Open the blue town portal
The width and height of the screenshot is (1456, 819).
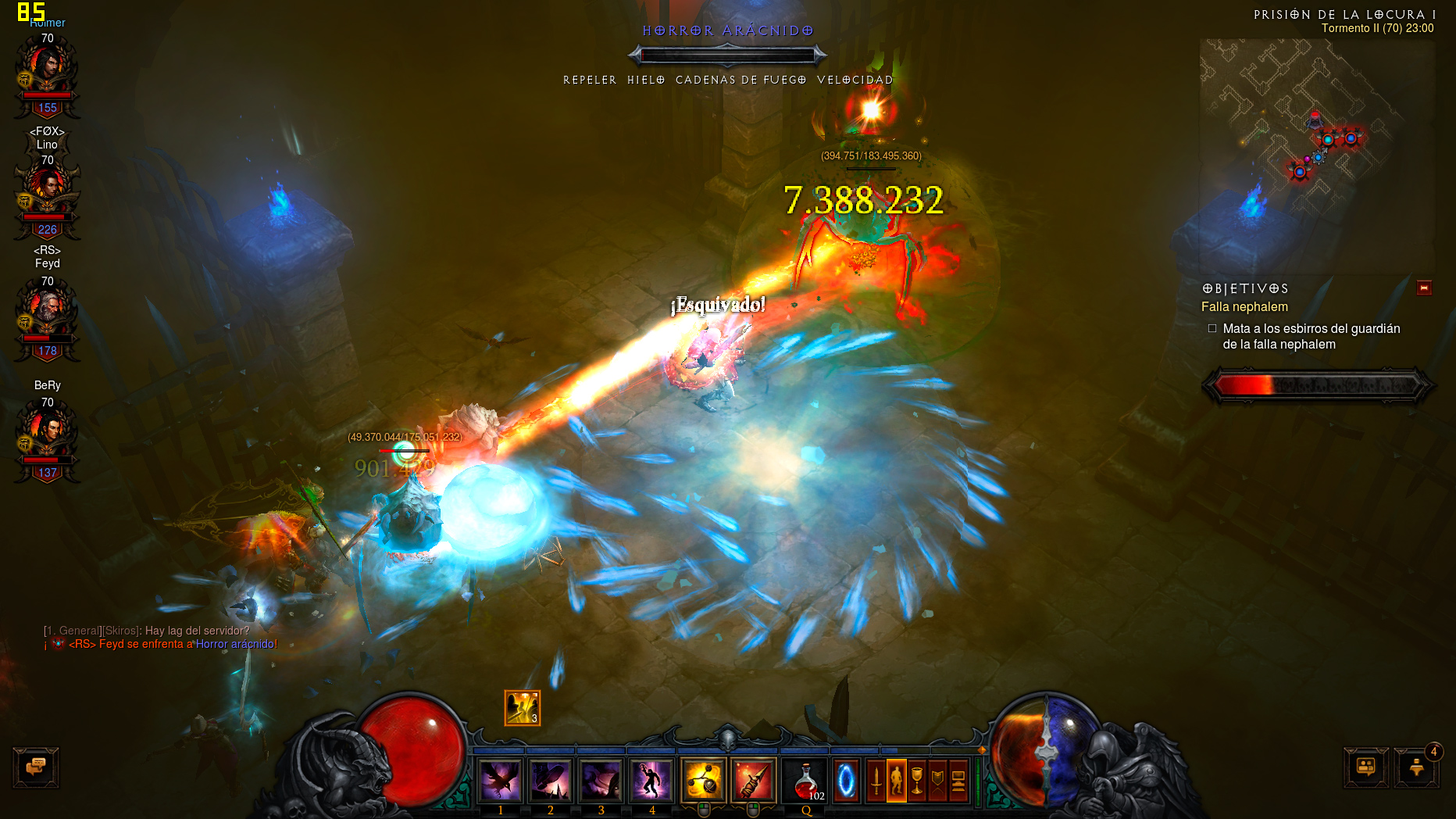click(x=846, y=780)
